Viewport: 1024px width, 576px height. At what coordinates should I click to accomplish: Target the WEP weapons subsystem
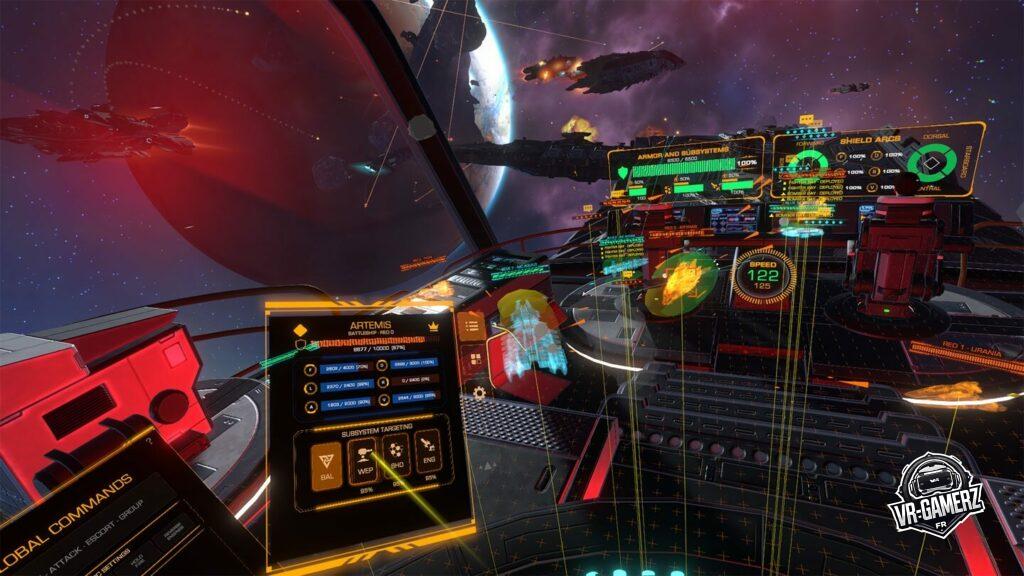(x=361, y=461)
